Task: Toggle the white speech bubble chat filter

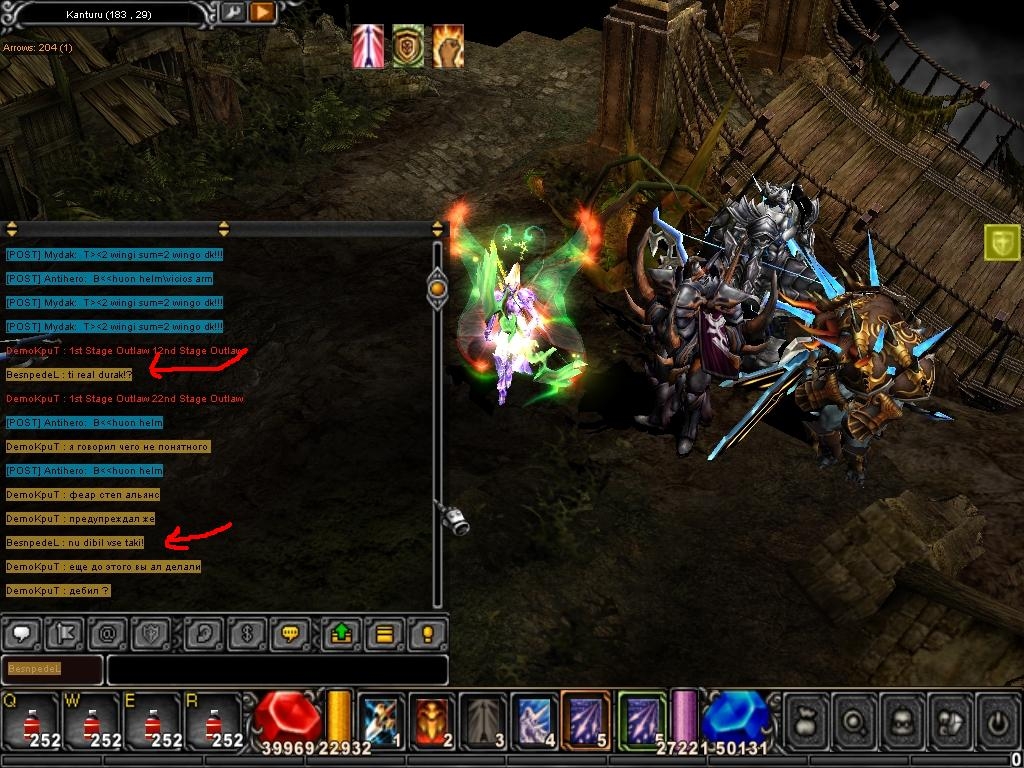Action: 22,634
